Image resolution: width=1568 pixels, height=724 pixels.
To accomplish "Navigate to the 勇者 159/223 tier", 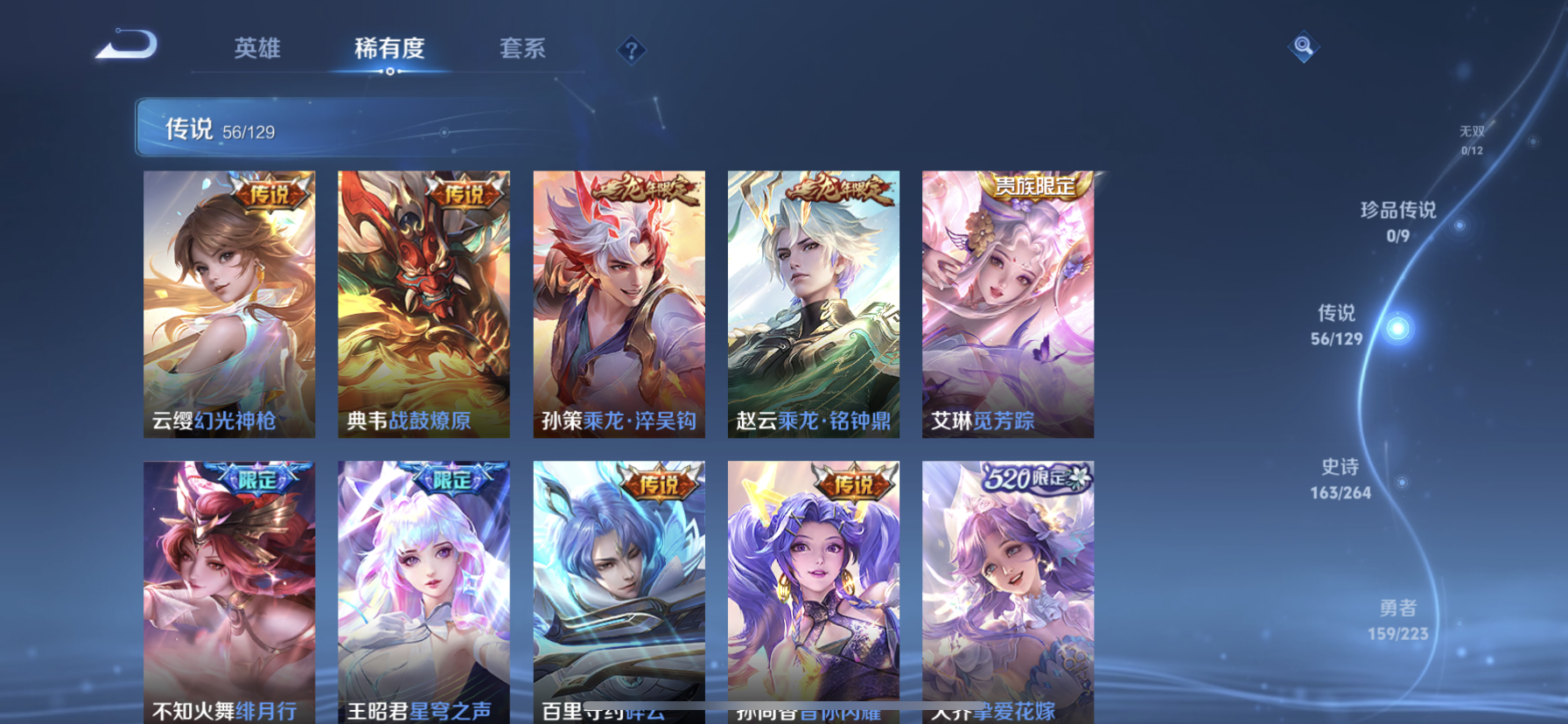I will (x=1397, y=620).
